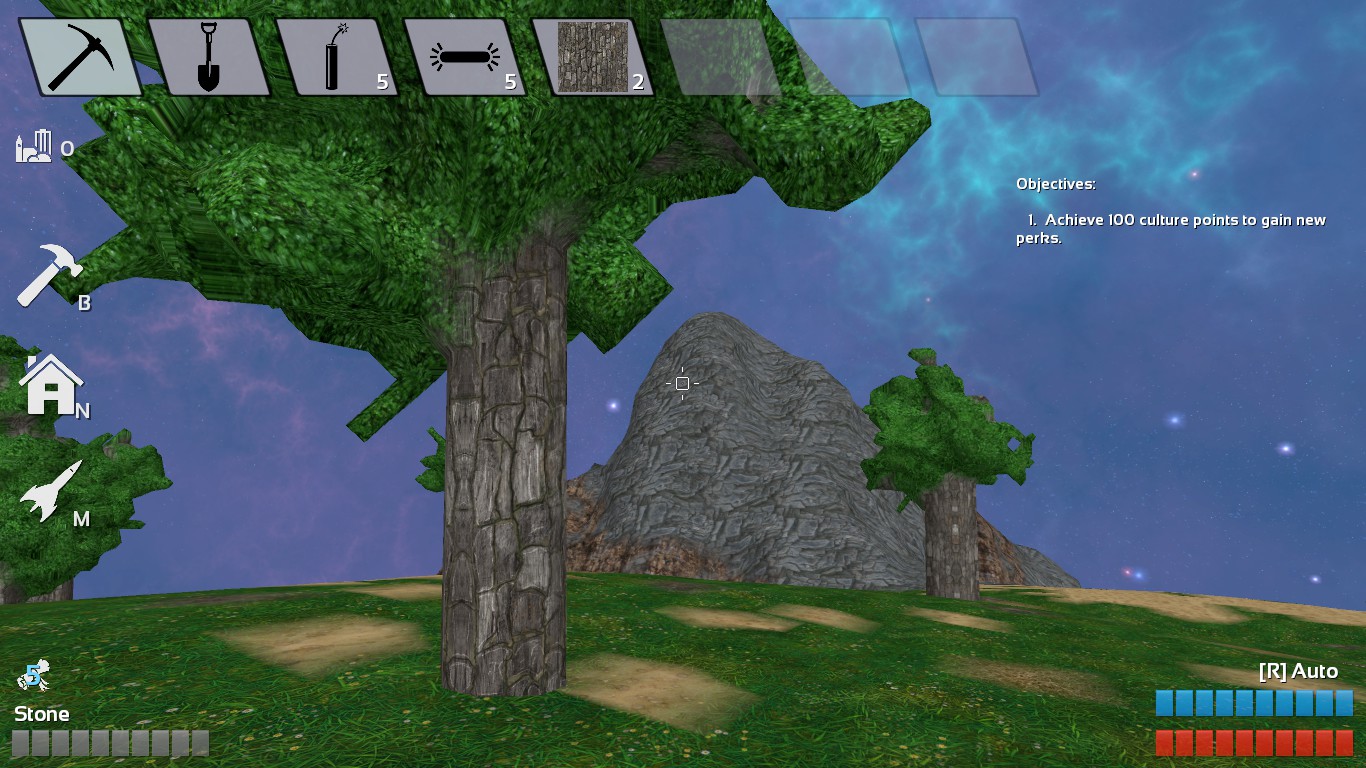Pick the wood bark block slot

click(x=592, y=58)
